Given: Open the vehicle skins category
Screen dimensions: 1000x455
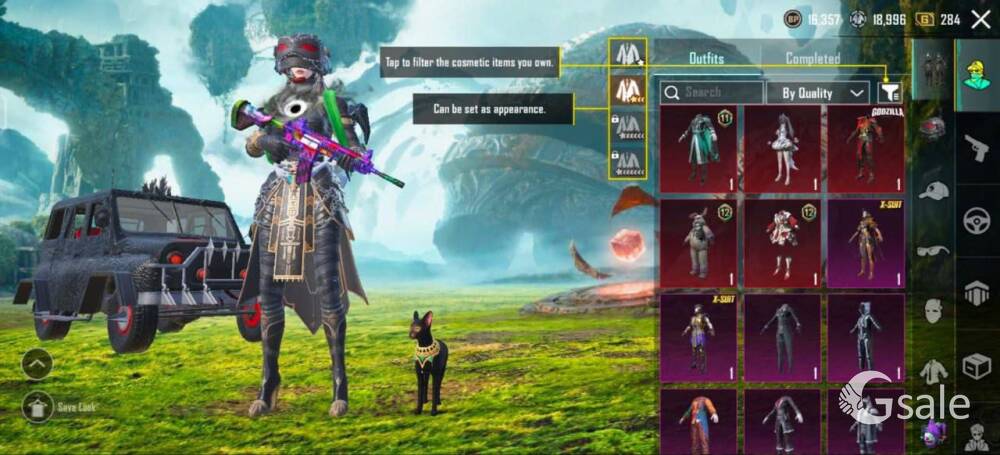Looking at the screenshot, I should pyautogui.click(x=976, y=221).
